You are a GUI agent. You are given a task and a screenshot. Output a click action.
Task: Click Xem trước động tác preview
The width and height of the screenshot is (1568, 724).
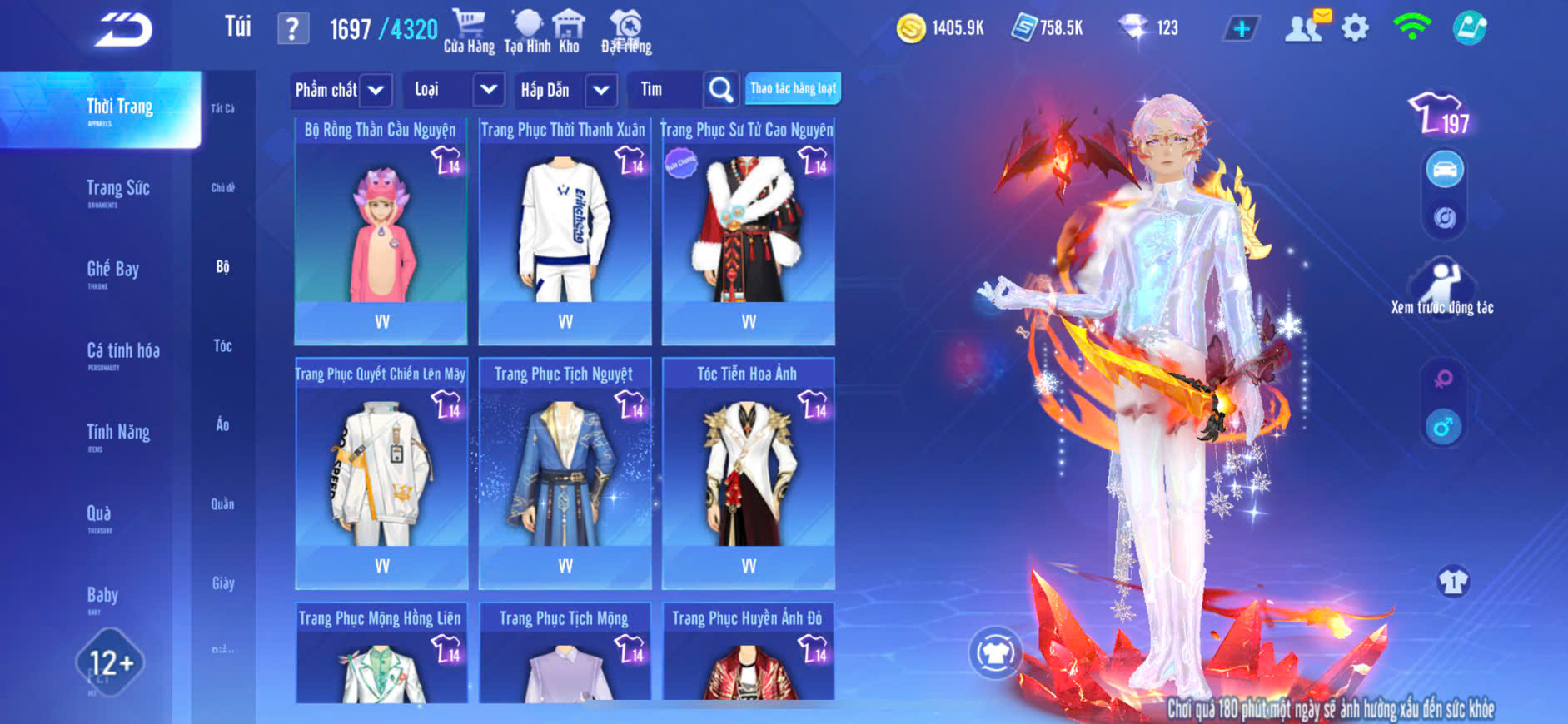[x=1442, y=289]
